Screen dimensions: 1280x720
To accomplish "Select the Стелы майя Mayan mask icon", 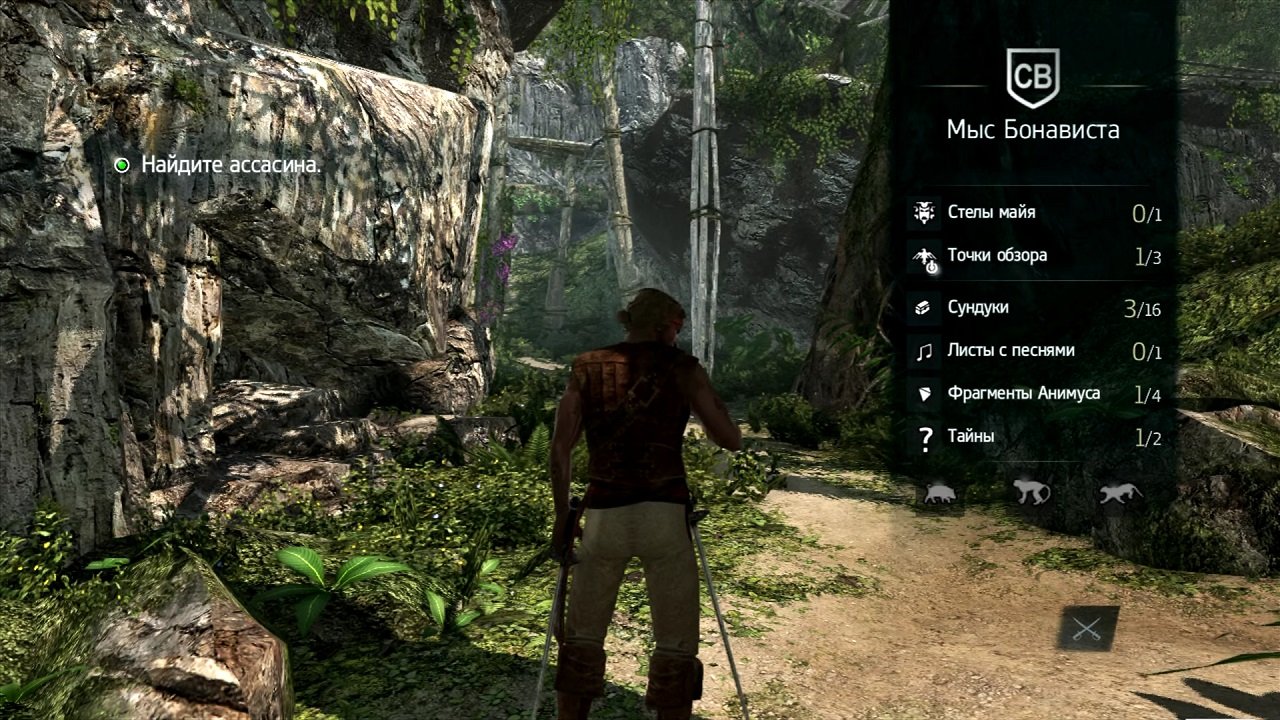I will pos(923,212).
